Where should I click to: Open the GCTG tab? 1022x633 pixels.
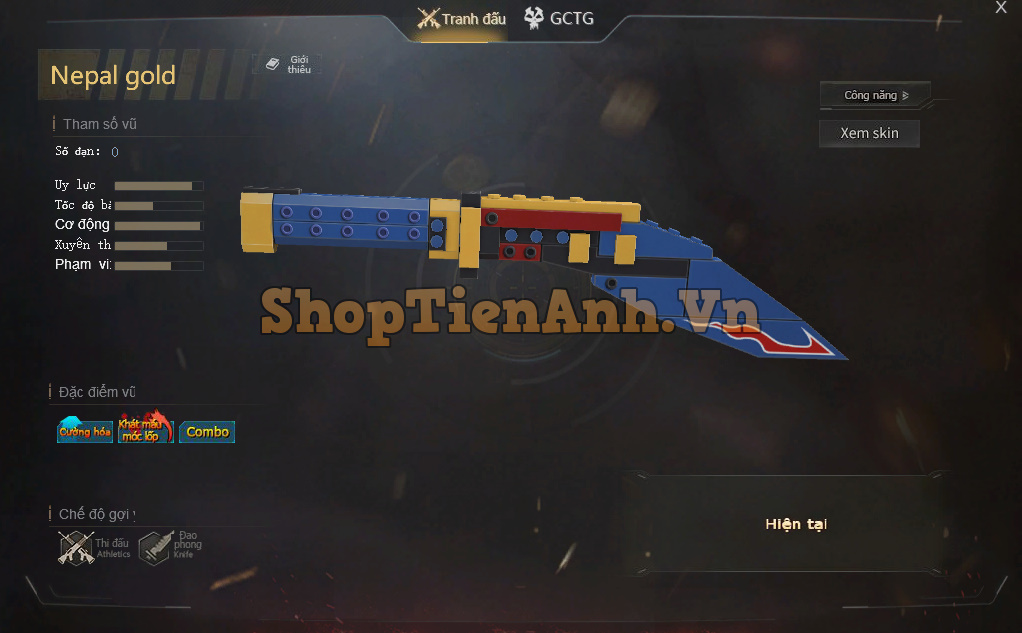click(558, 18)
